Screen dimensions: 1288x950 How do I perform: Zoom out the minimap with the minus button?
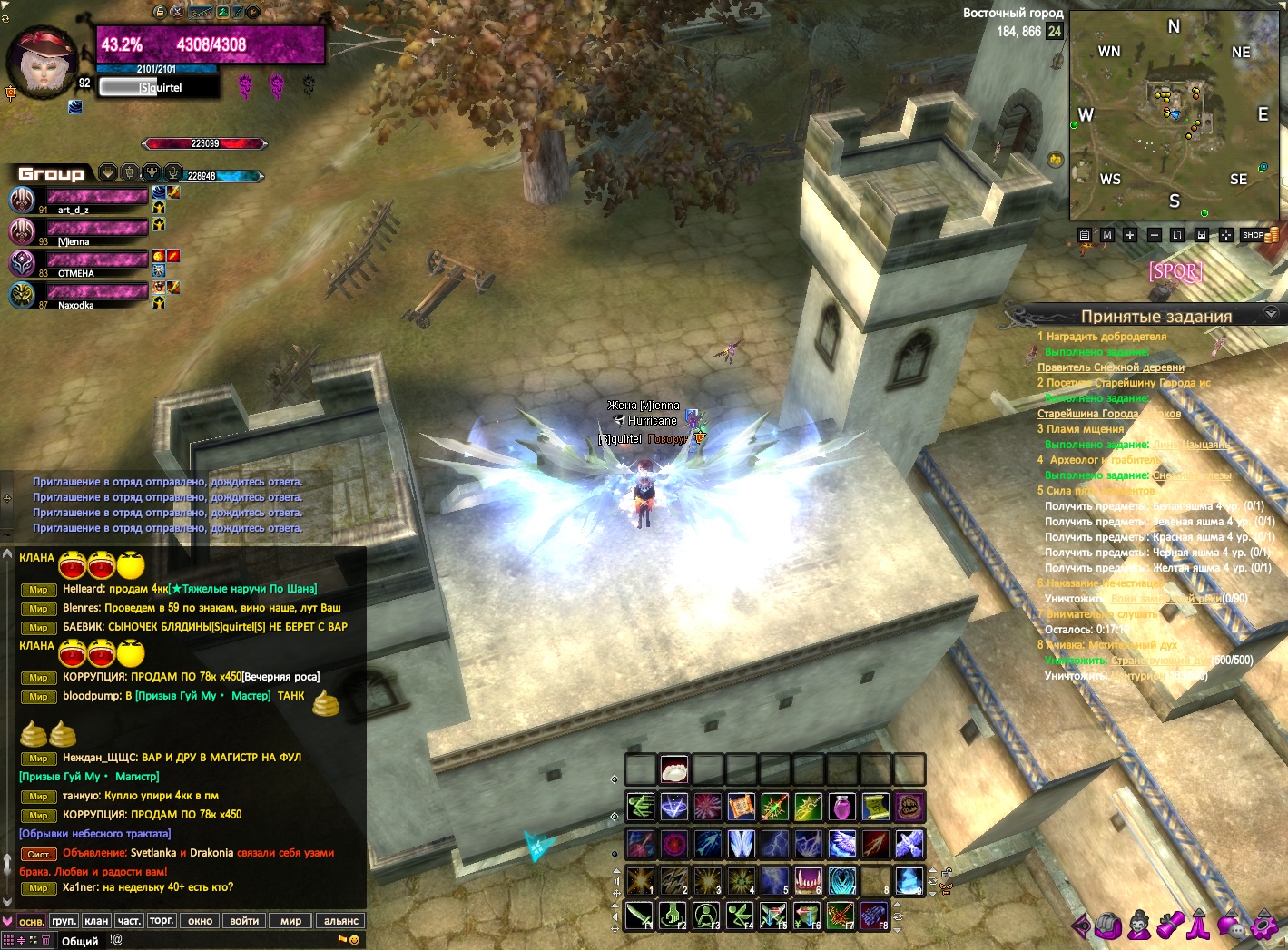point(1155,235)
